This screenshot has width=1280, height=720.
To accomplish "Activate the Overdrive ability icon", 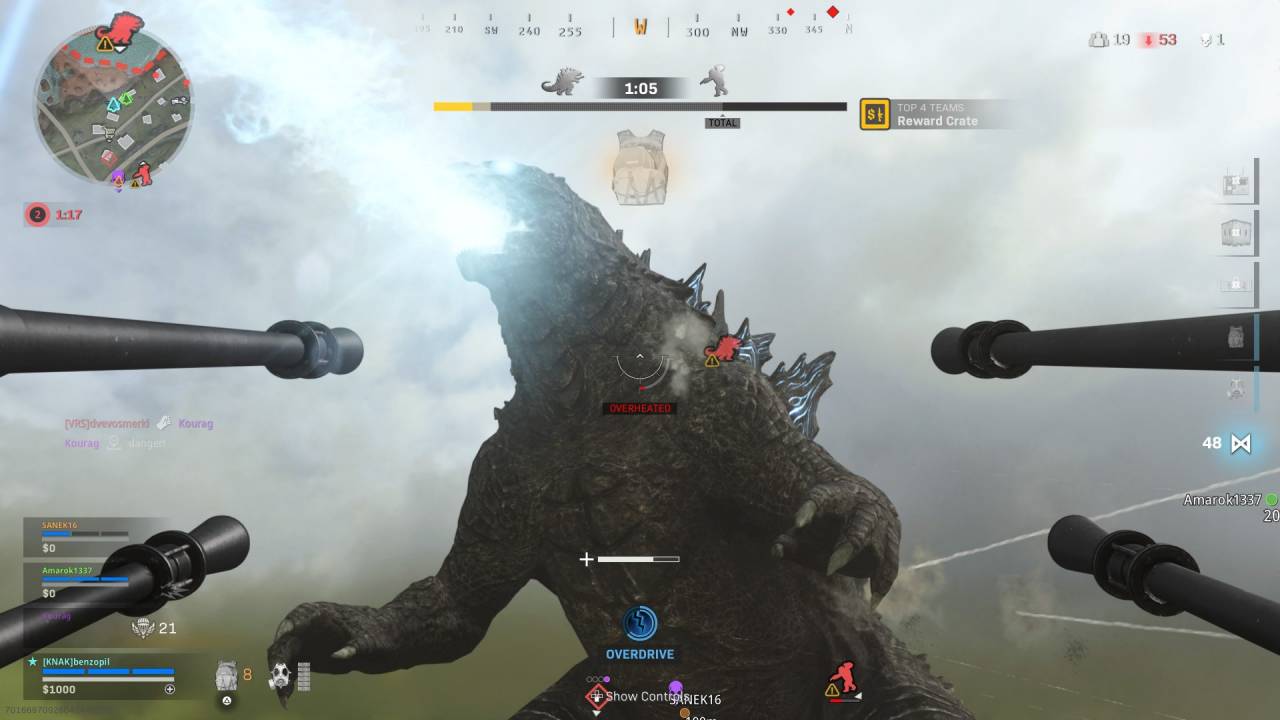I will point(640,624).
